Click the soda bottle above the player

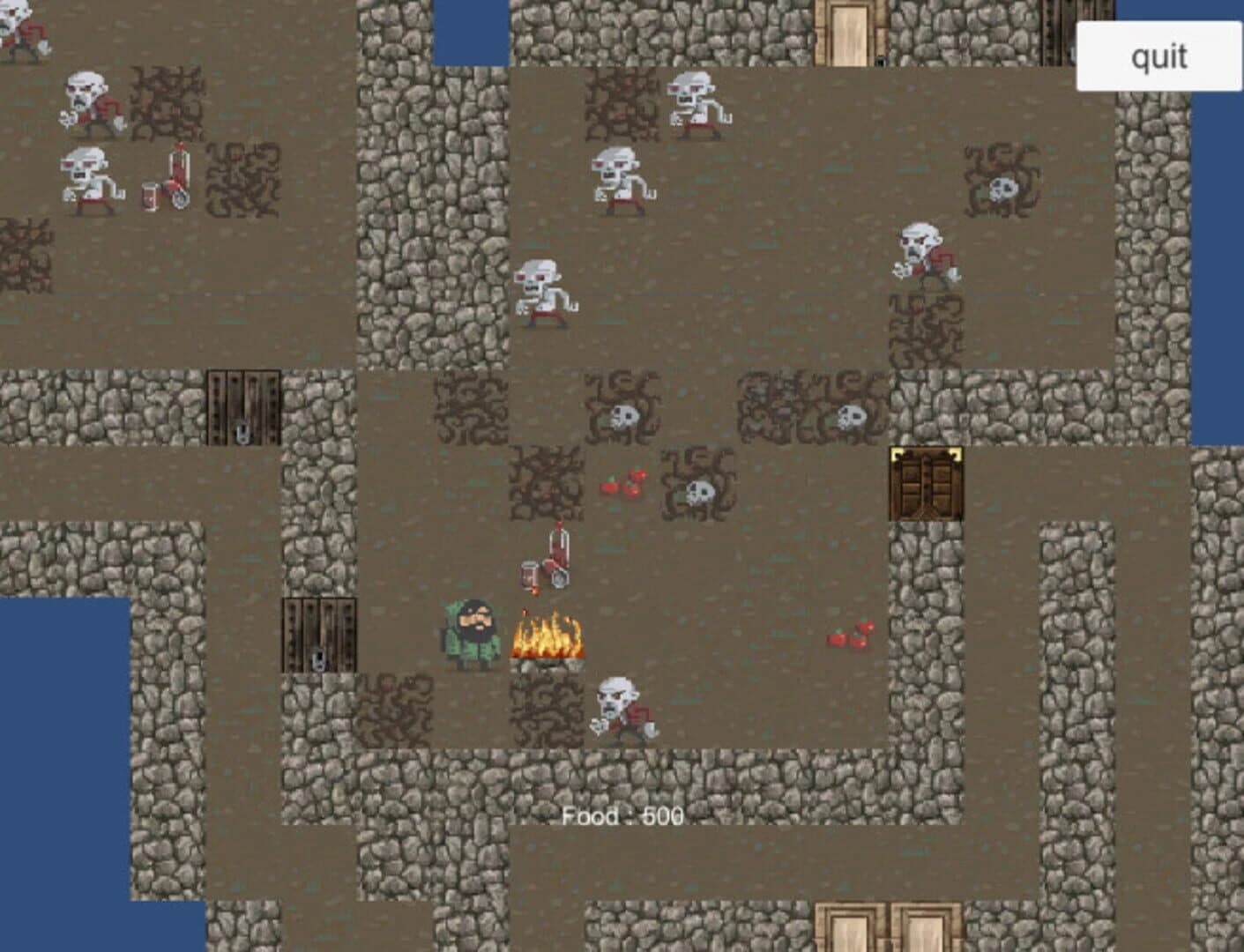point(558,545)
